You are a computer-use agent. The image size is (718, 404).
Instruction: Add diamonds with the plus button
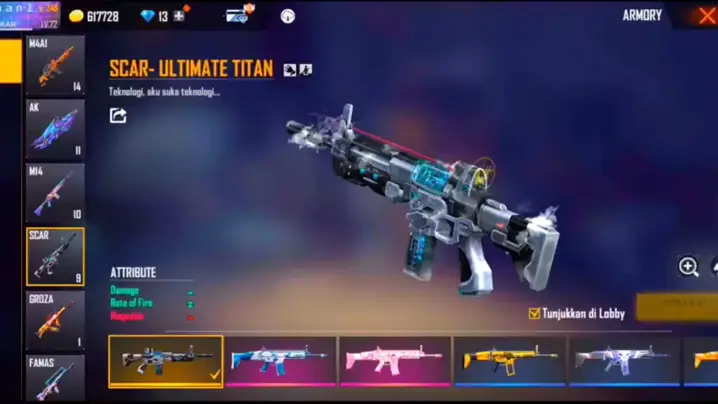click(179, 16)
